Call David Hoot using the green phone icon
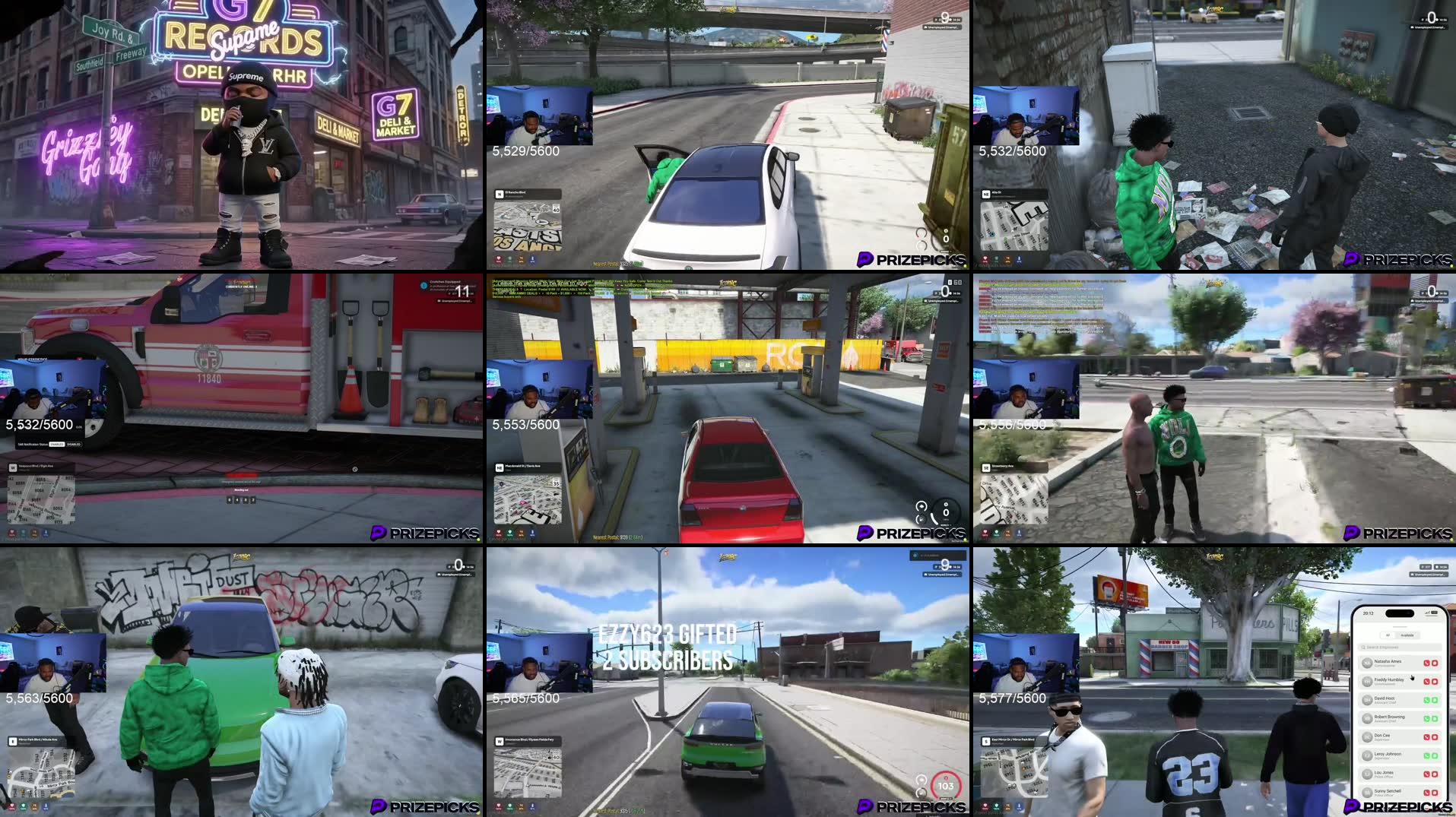This screenshot has width=1456, height=817. point(1428,700)
